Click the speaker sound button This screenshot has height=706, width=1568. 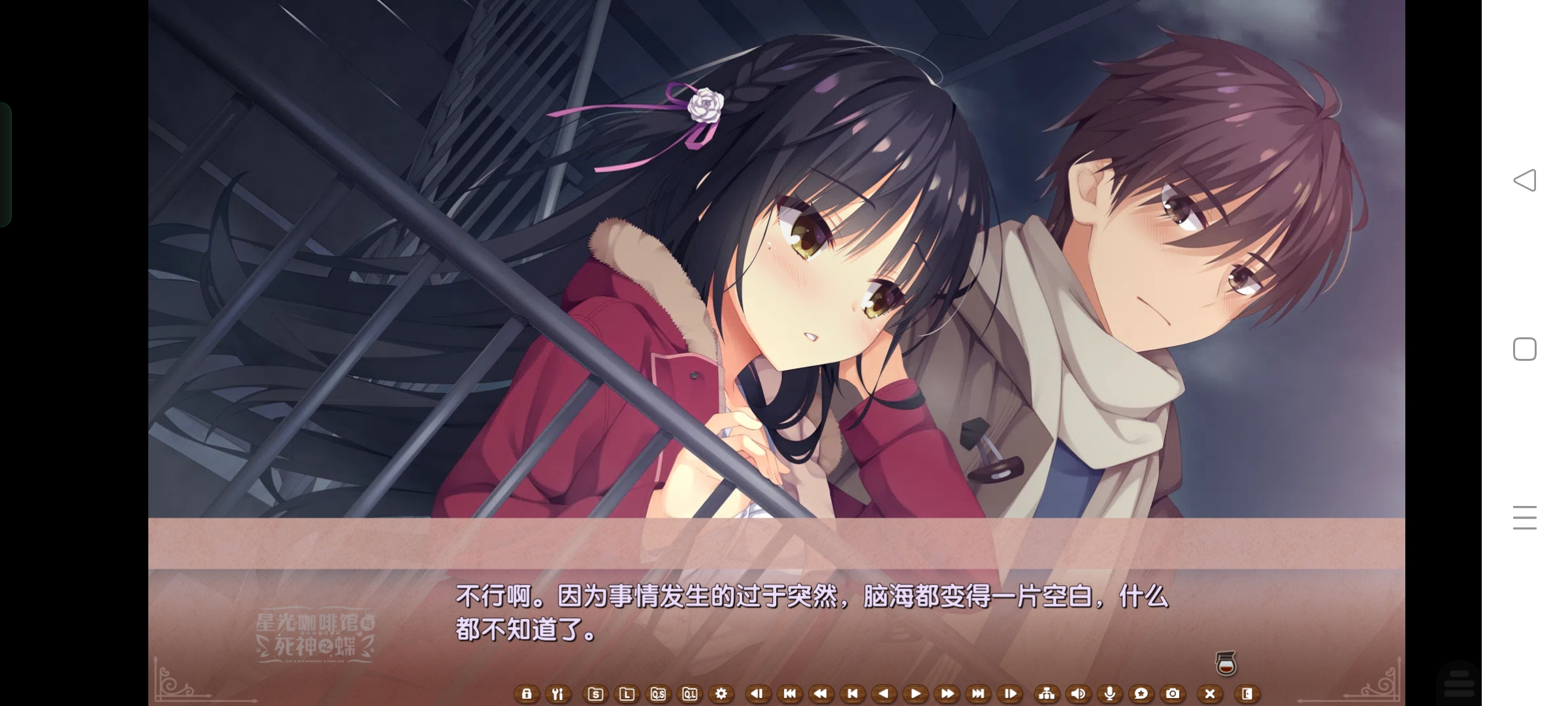click(1078, 694)
